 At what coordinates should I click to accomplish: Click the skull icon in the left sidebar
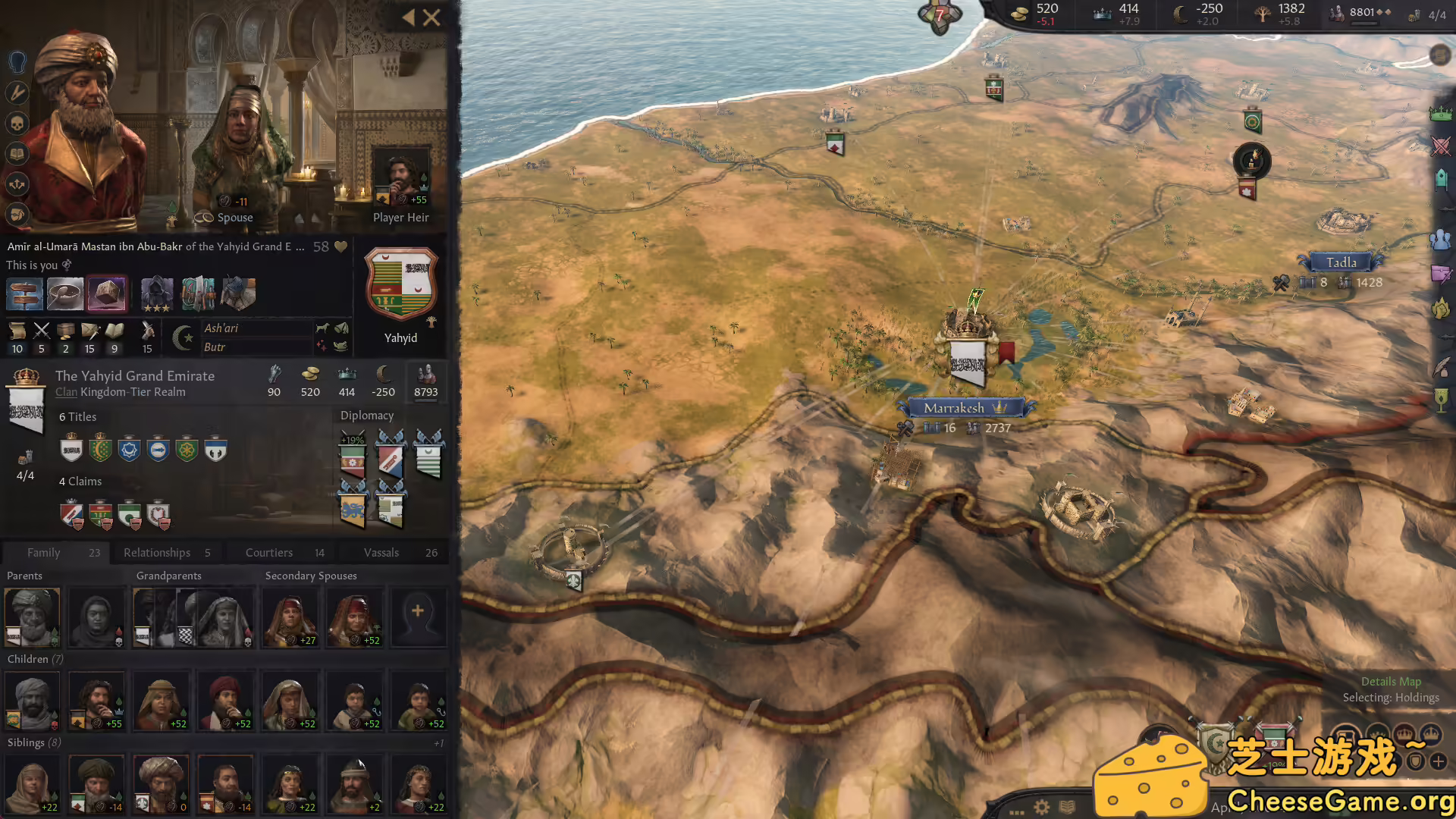tap(17, 123)
